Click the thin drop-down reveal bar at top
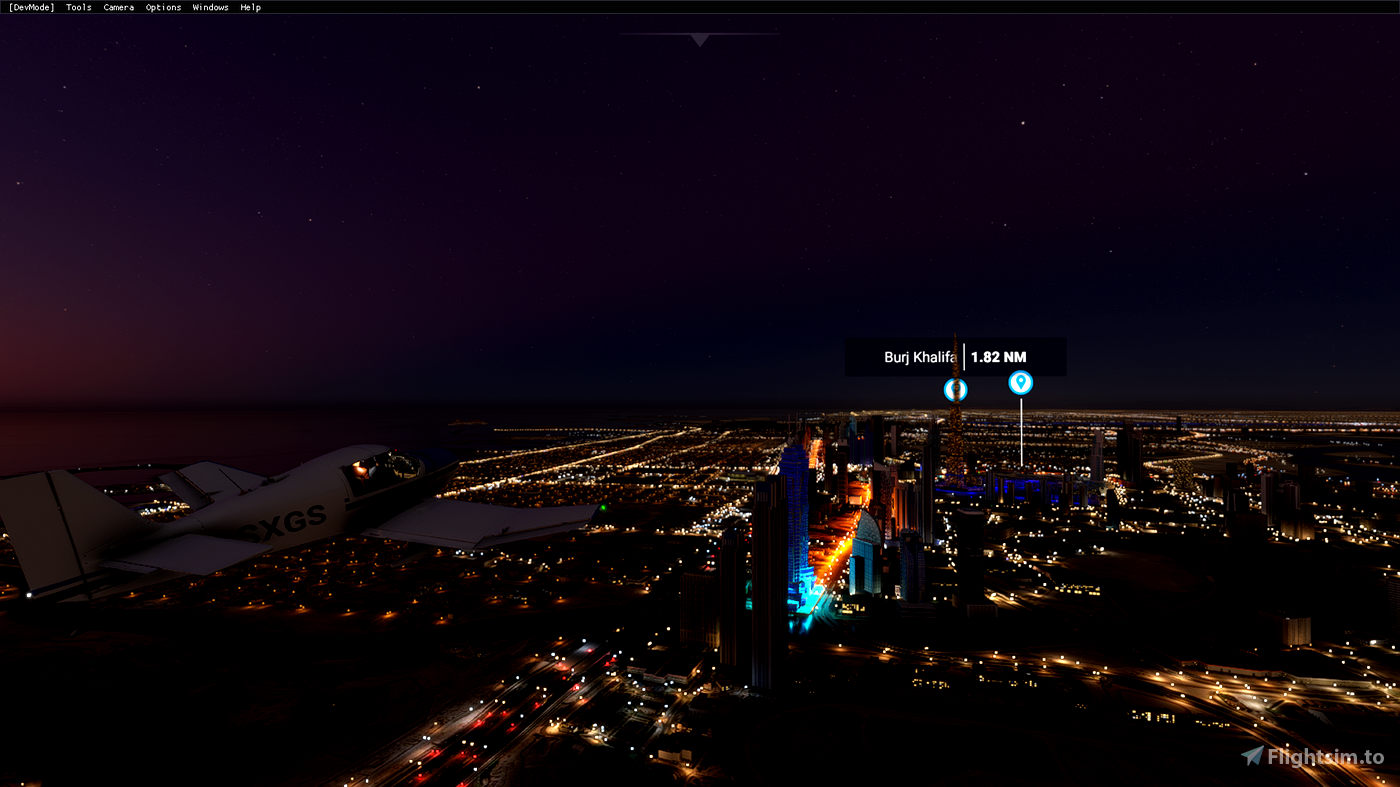 tap(699, 33)
